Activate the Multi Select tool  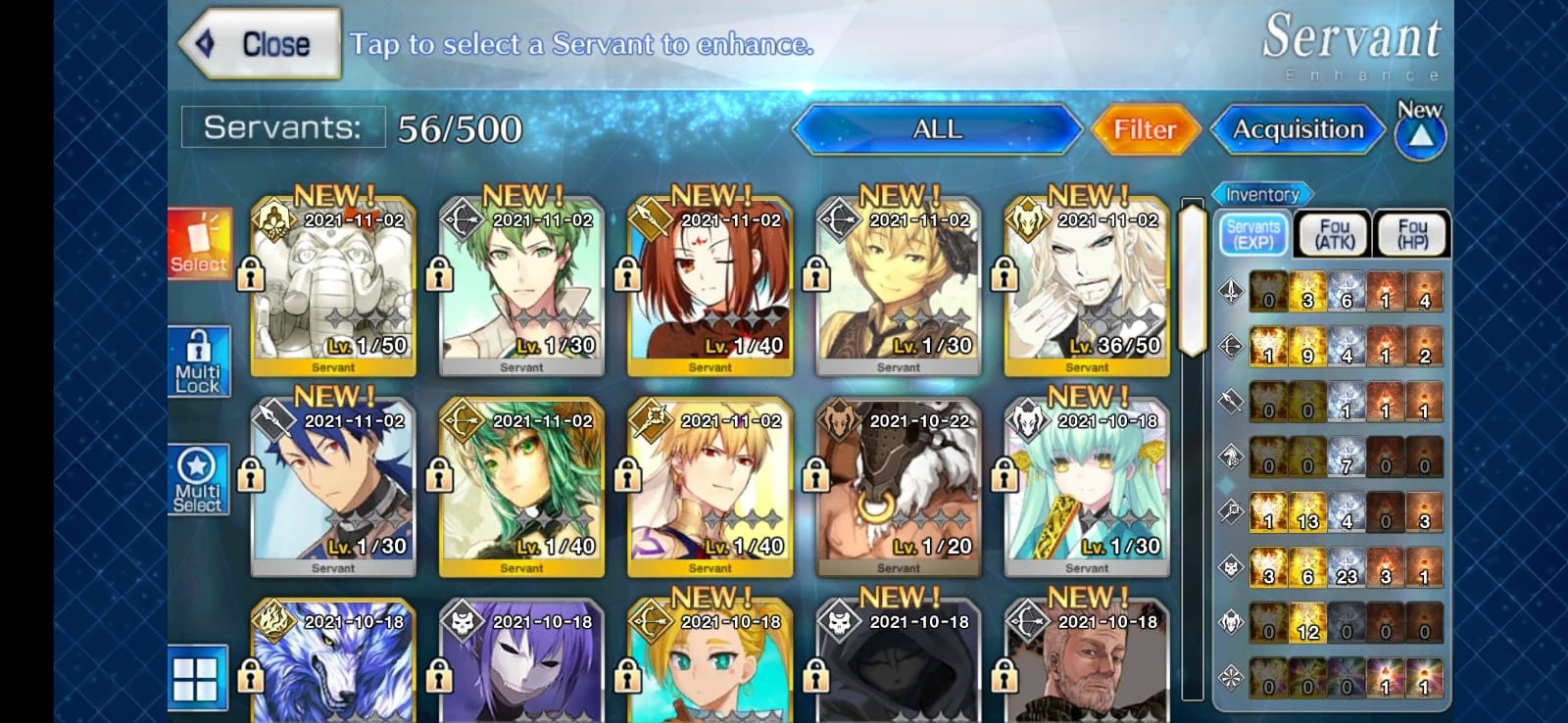pyautogui.click(x=199, y=478)
